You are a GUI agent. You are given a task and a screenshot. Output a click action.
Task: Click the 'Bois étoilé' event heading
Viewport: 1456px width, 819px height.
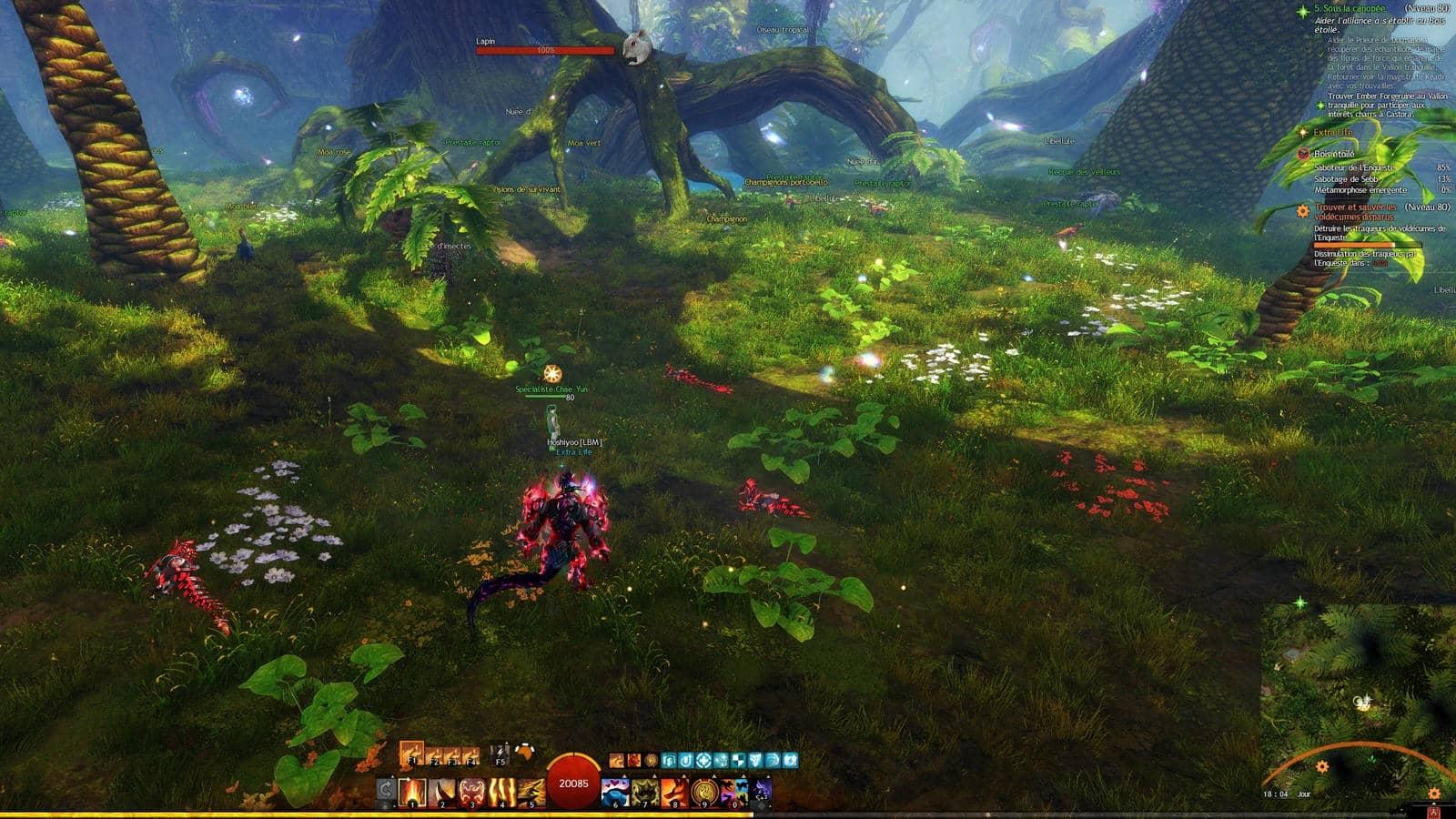click(1333, 154)
